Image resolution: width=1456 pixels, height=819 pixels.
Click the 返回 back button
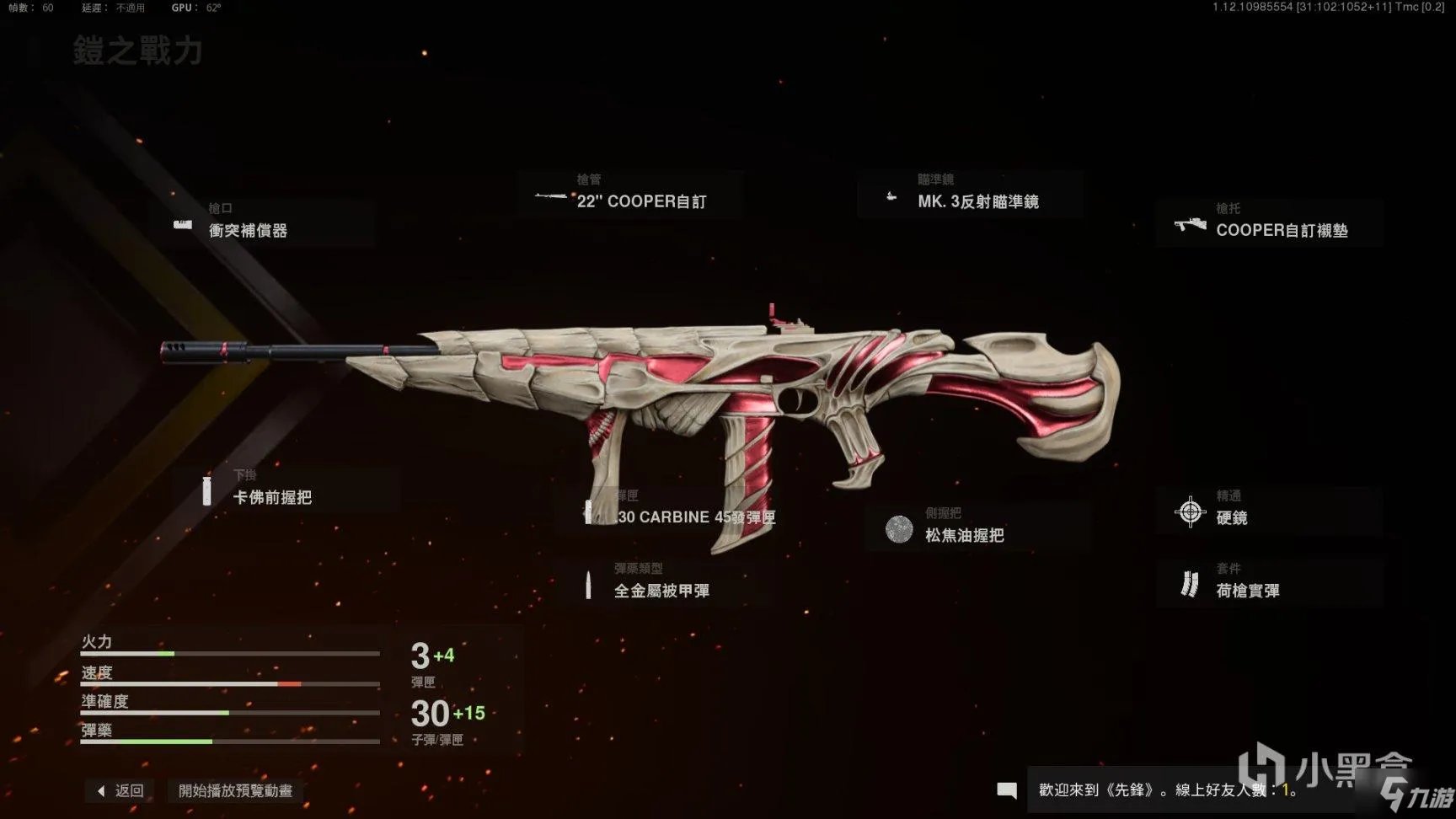point(118,790)
